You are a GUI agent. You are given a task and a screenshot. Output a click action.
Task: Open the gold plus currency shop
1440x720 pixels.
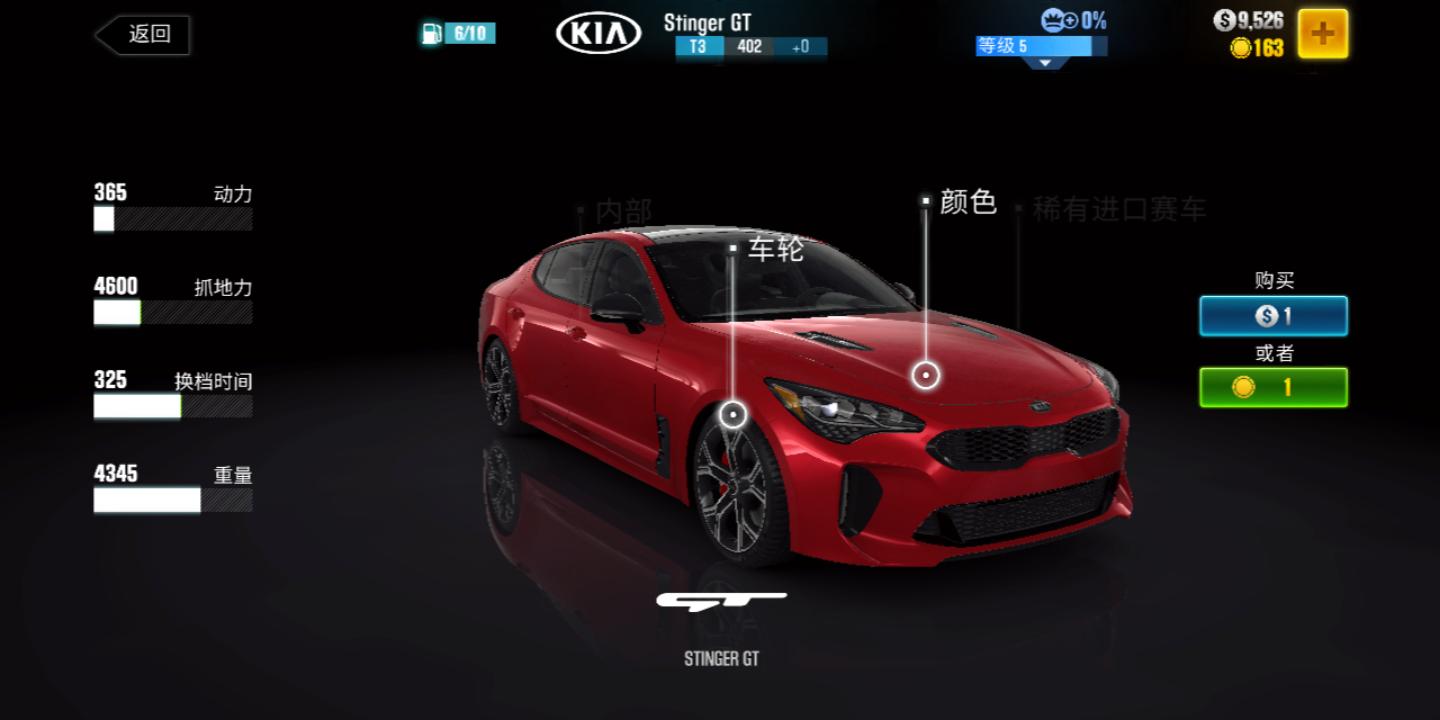[x=1322, y=34]
